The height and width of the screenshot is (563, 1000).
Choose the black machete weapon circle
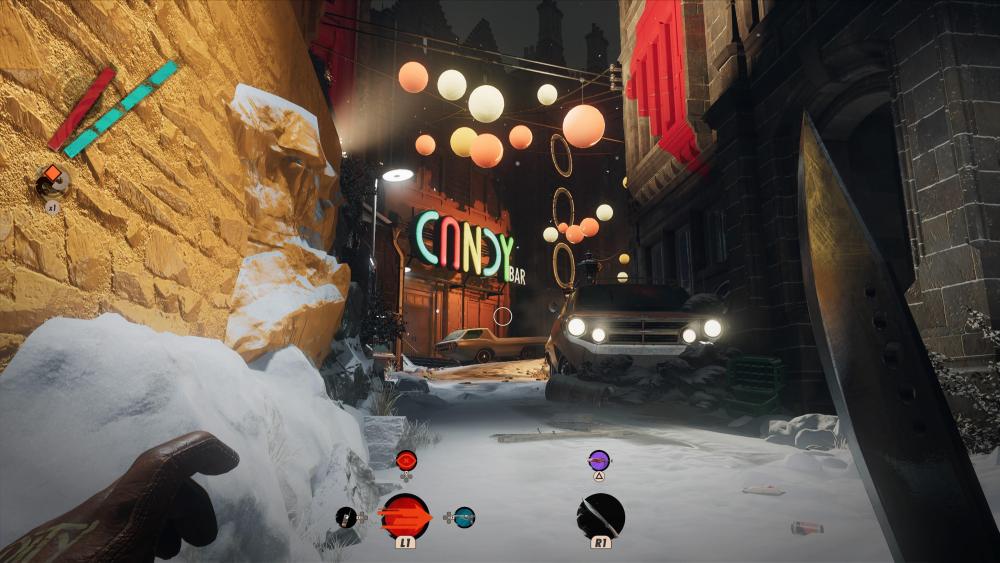pyautogui.click(x=601, y=516)
